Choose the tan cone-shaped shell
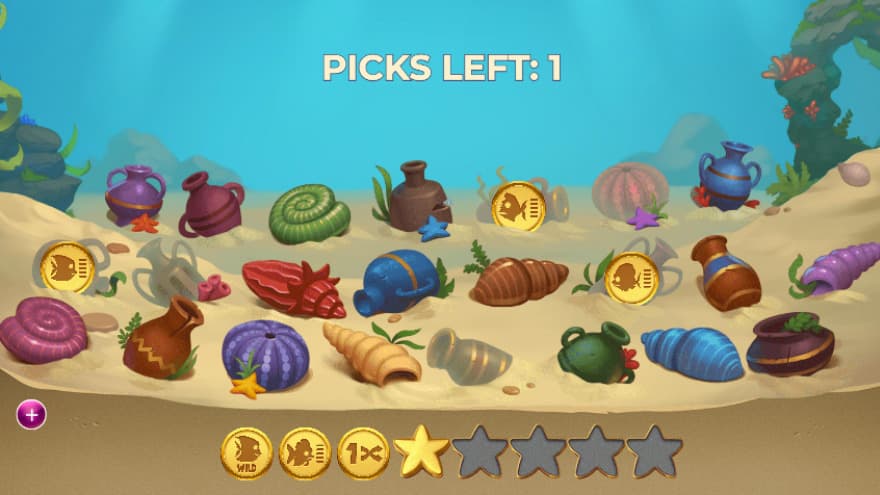Viewport: 880px width, 495px height. (x=370, y=354)
